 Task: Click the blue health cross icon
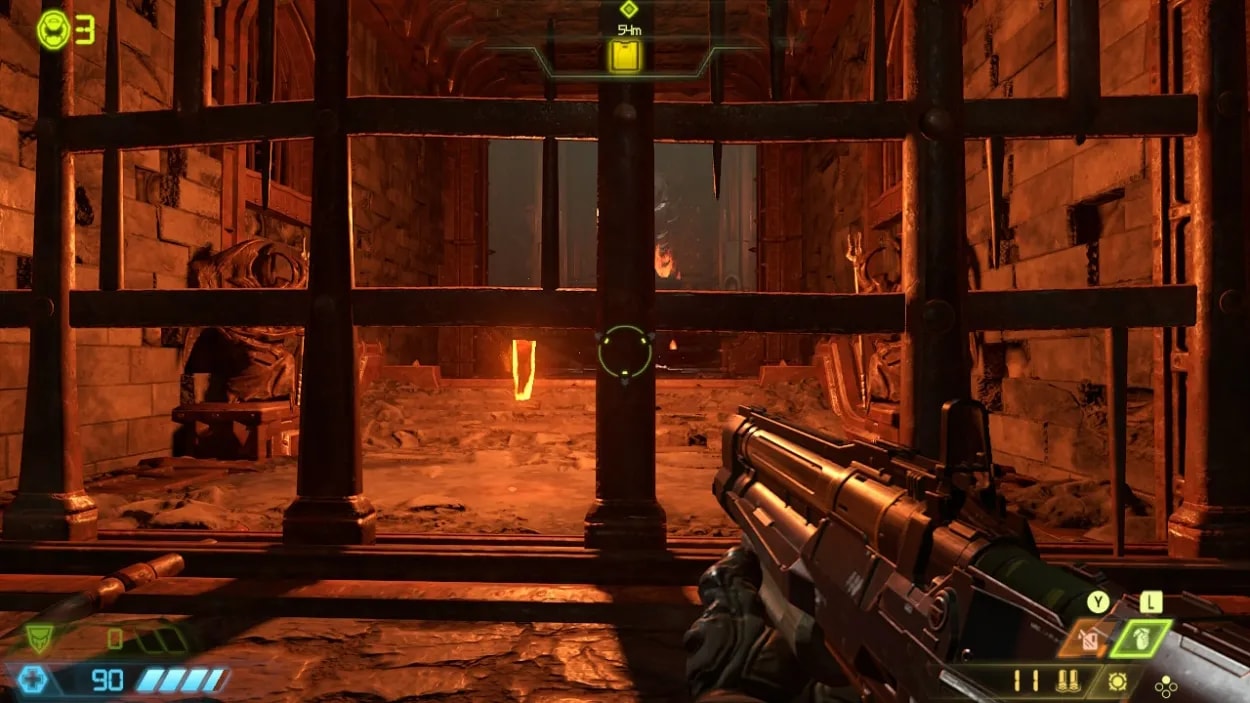pos(31,681)
